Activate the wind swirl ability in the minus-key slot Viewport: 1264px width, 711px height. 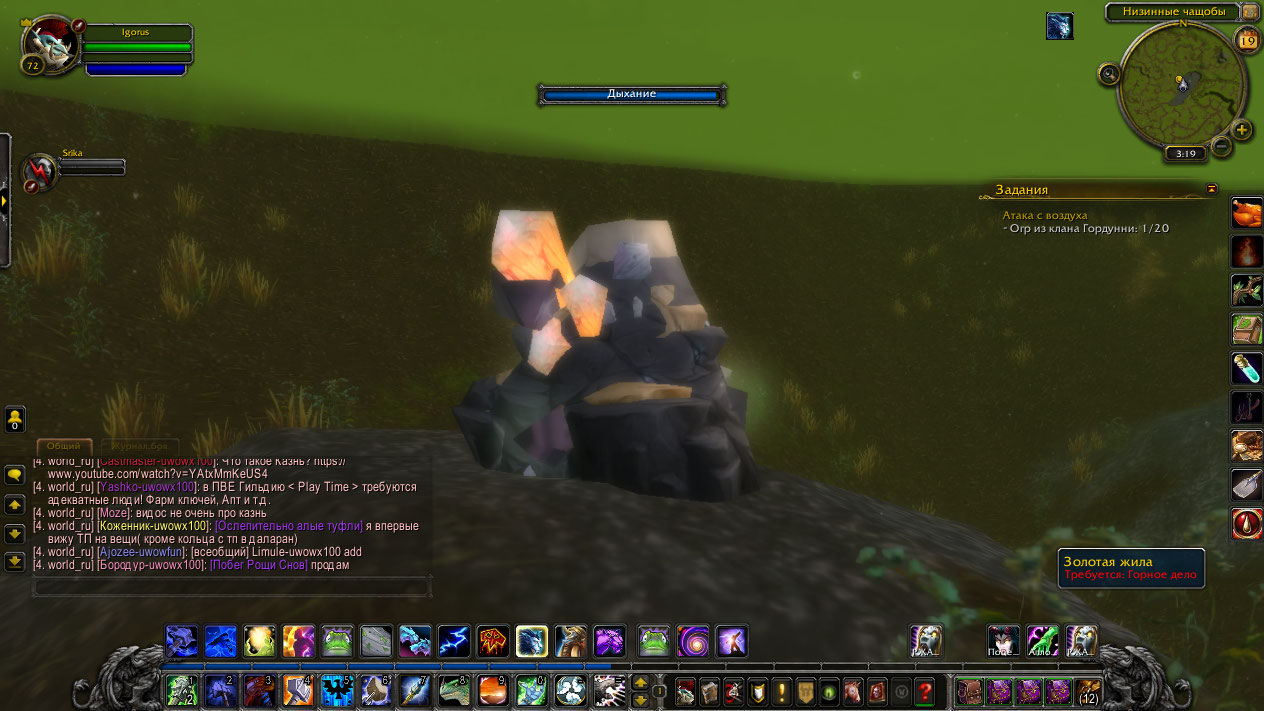tap(570, 691)
